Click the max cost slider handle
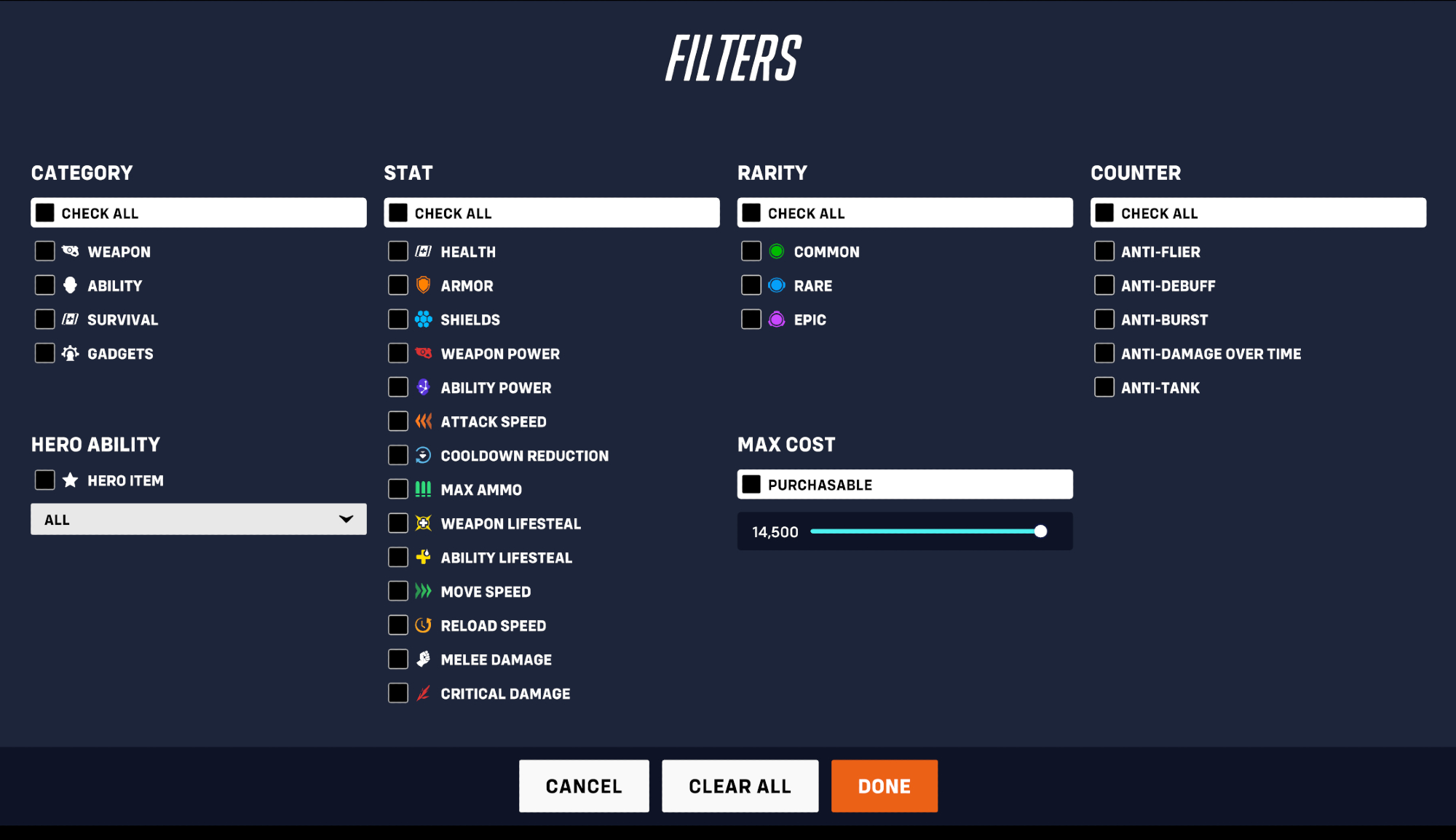Screen dimensions: 1456x840 click(1040, 531)
